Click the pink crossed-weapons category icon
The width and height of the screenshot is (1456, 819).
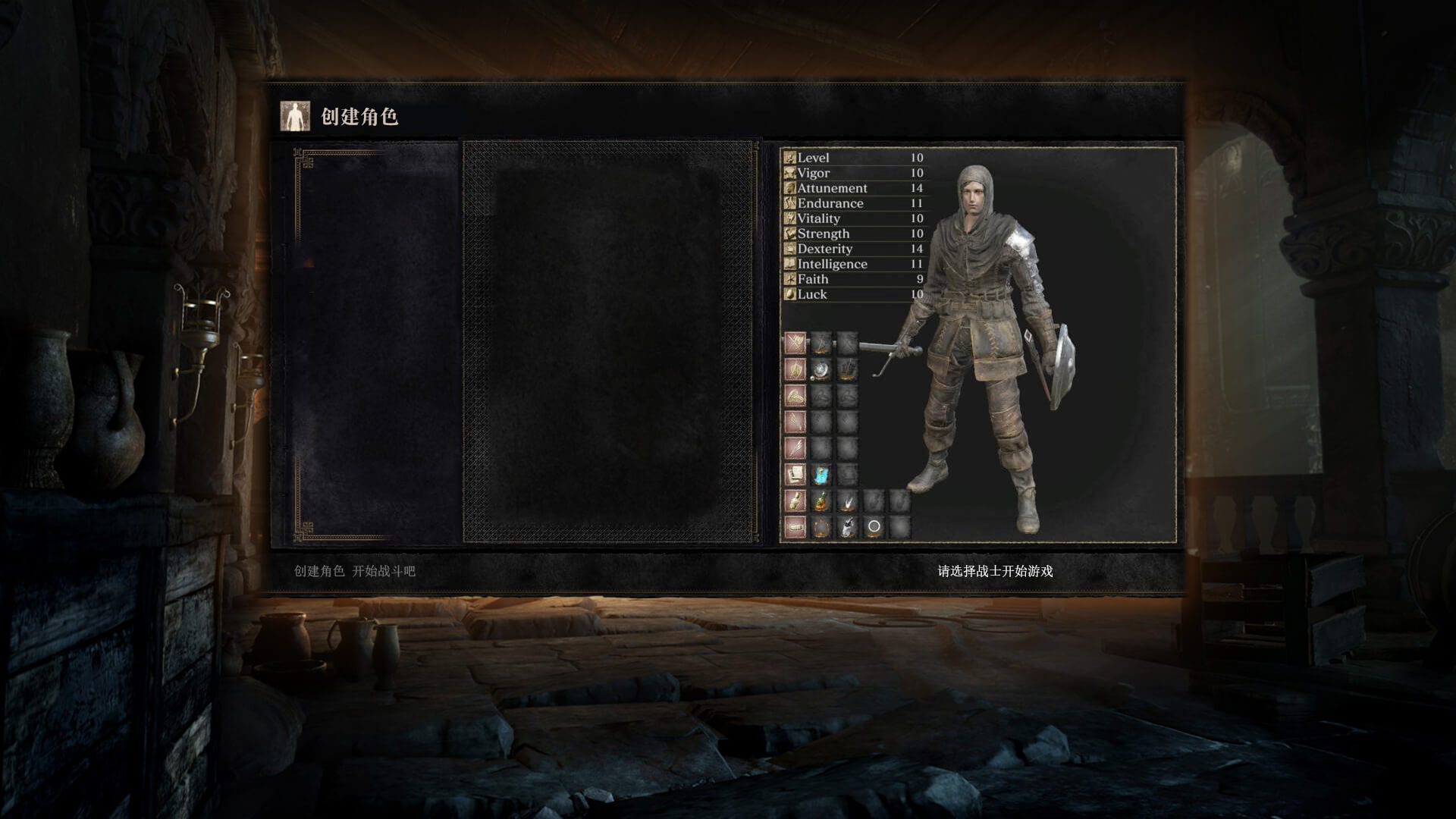[795, 343]
